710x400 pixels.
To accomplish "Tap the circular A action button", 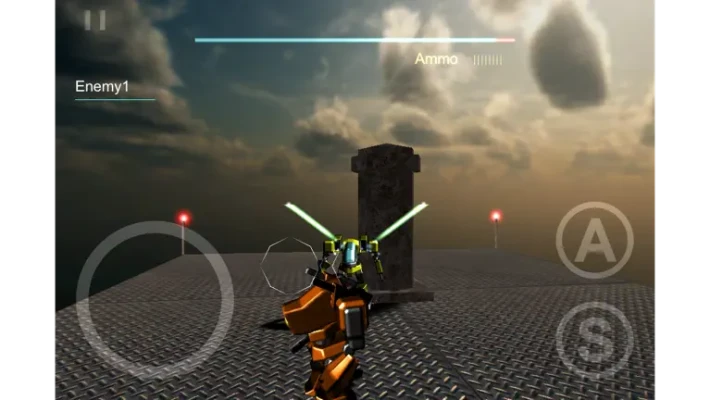I will click(594, 240).
